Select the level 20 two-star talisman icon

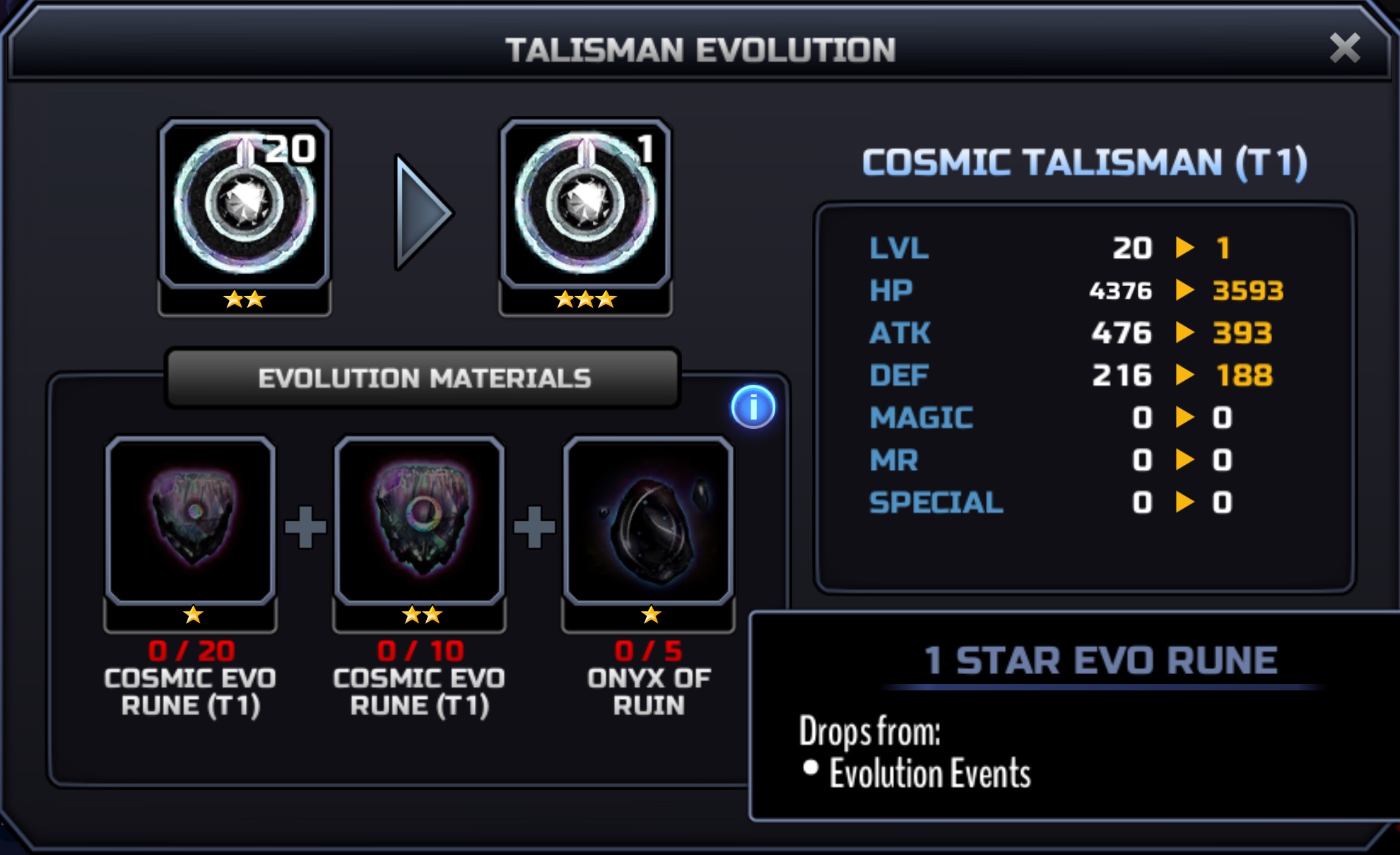(245, 205)
